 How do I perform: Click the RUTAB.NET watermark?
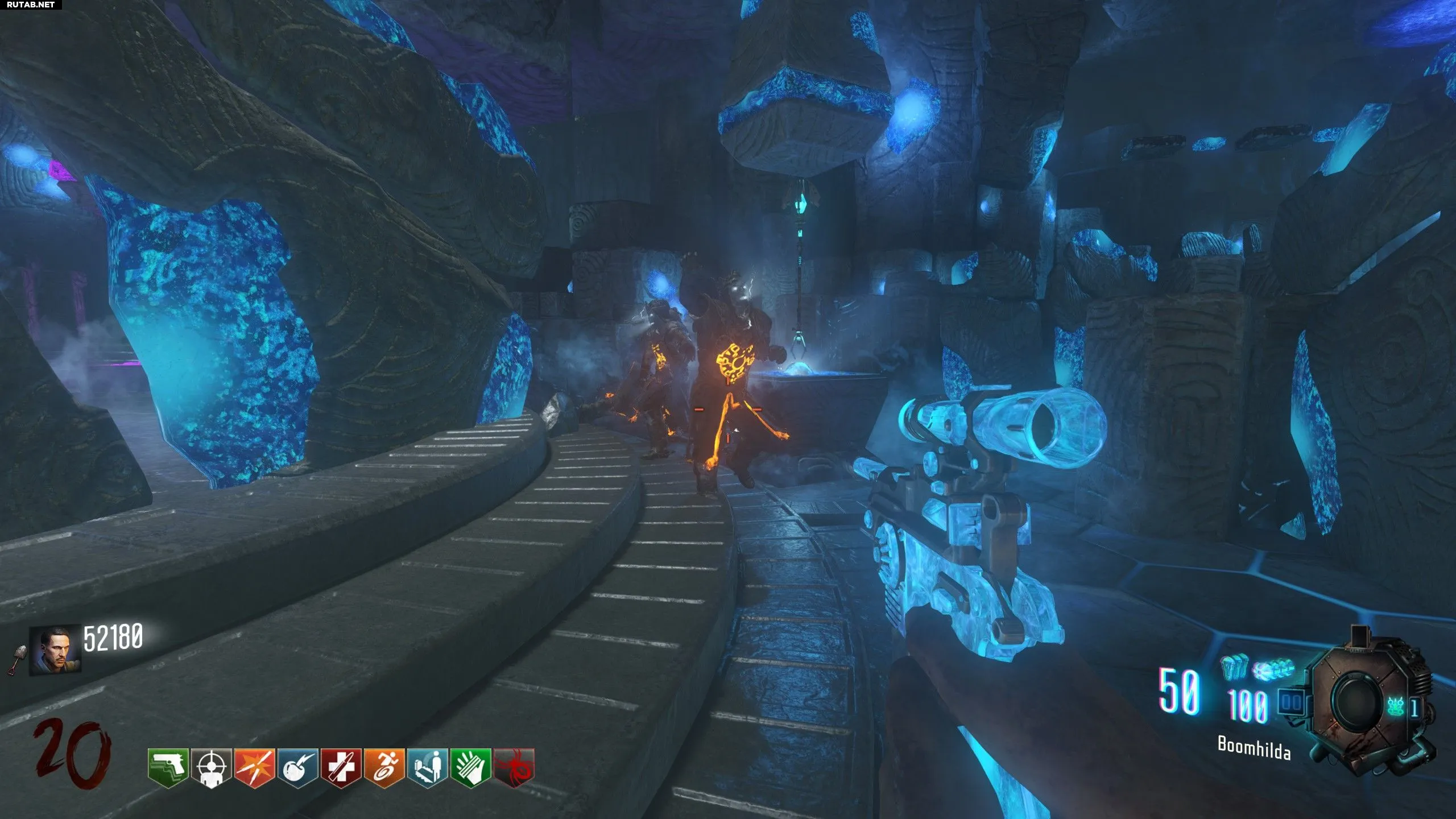point(31,5)
